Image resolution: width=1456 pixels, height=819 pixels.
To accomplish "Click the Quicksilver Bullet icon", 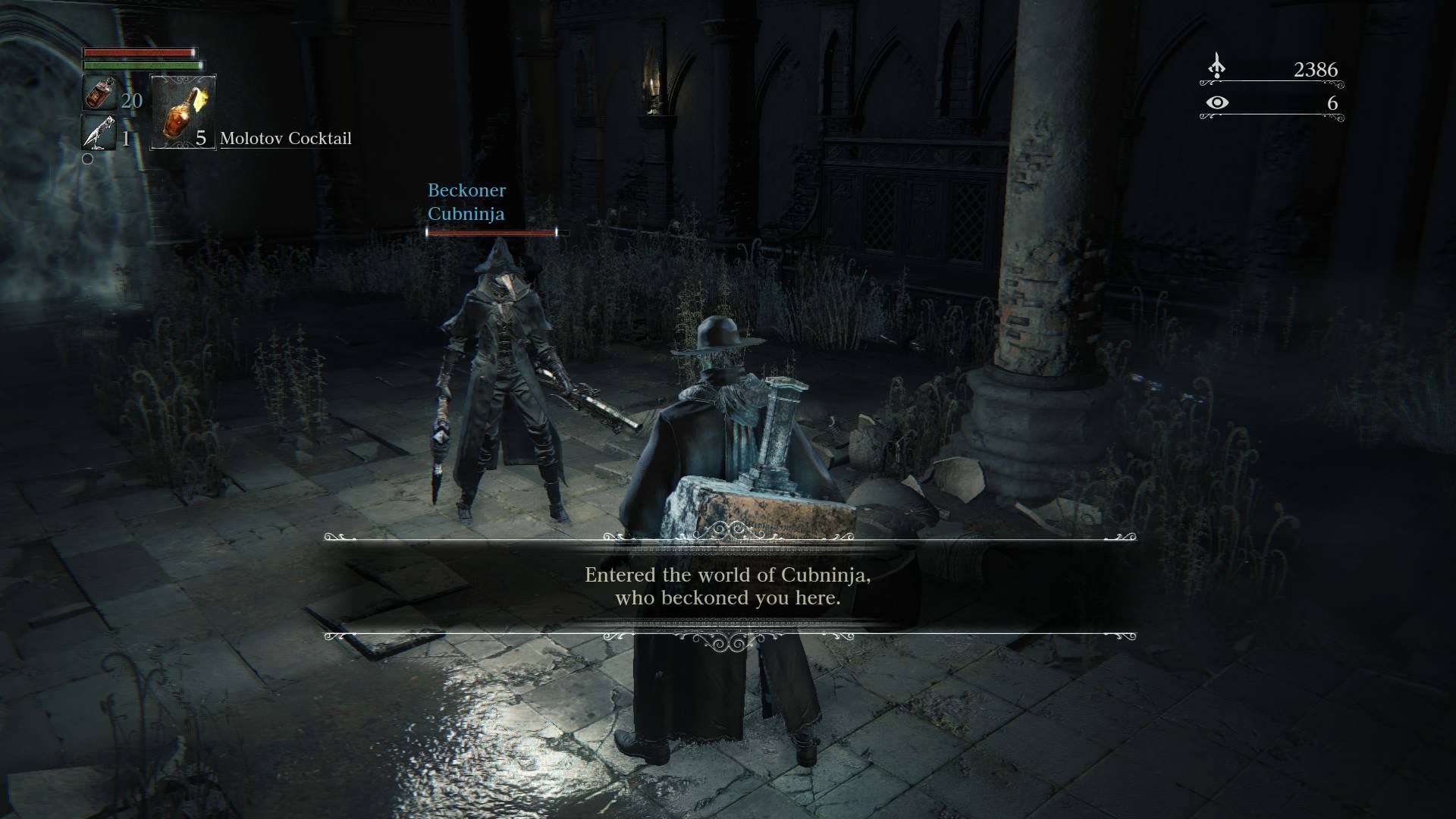I will (99, 133).
